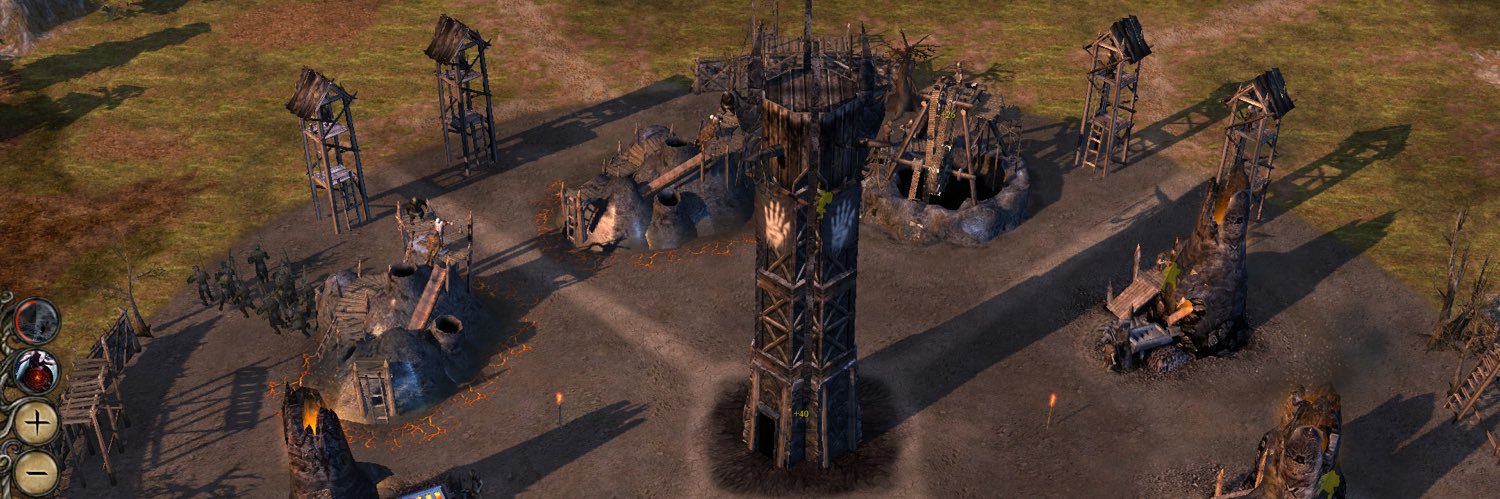Select the glowing red orb power icon
1500x499 pixels.
37,372
